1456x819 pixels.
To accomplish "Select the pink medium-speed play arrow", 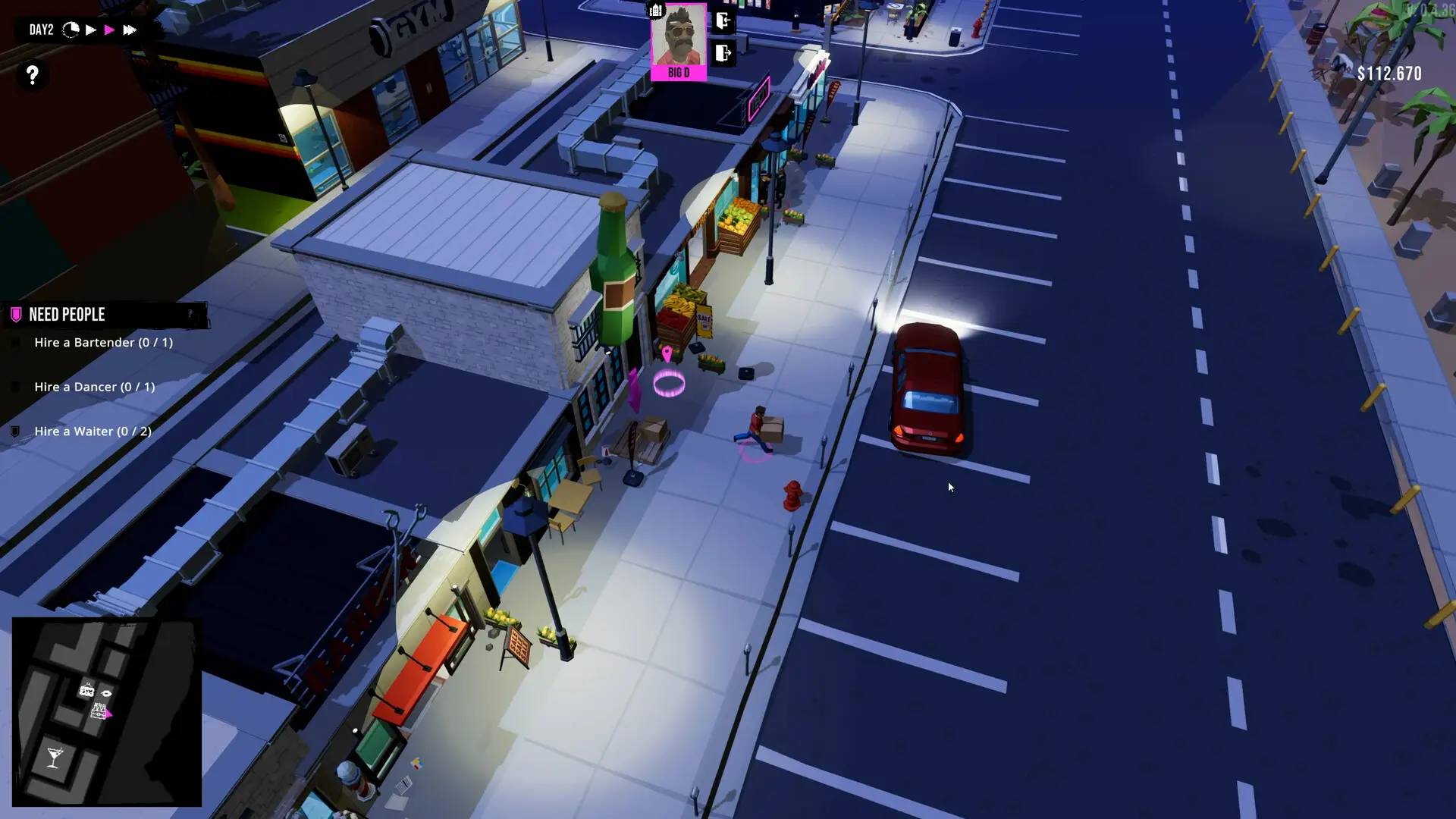I will click(109, 30).
